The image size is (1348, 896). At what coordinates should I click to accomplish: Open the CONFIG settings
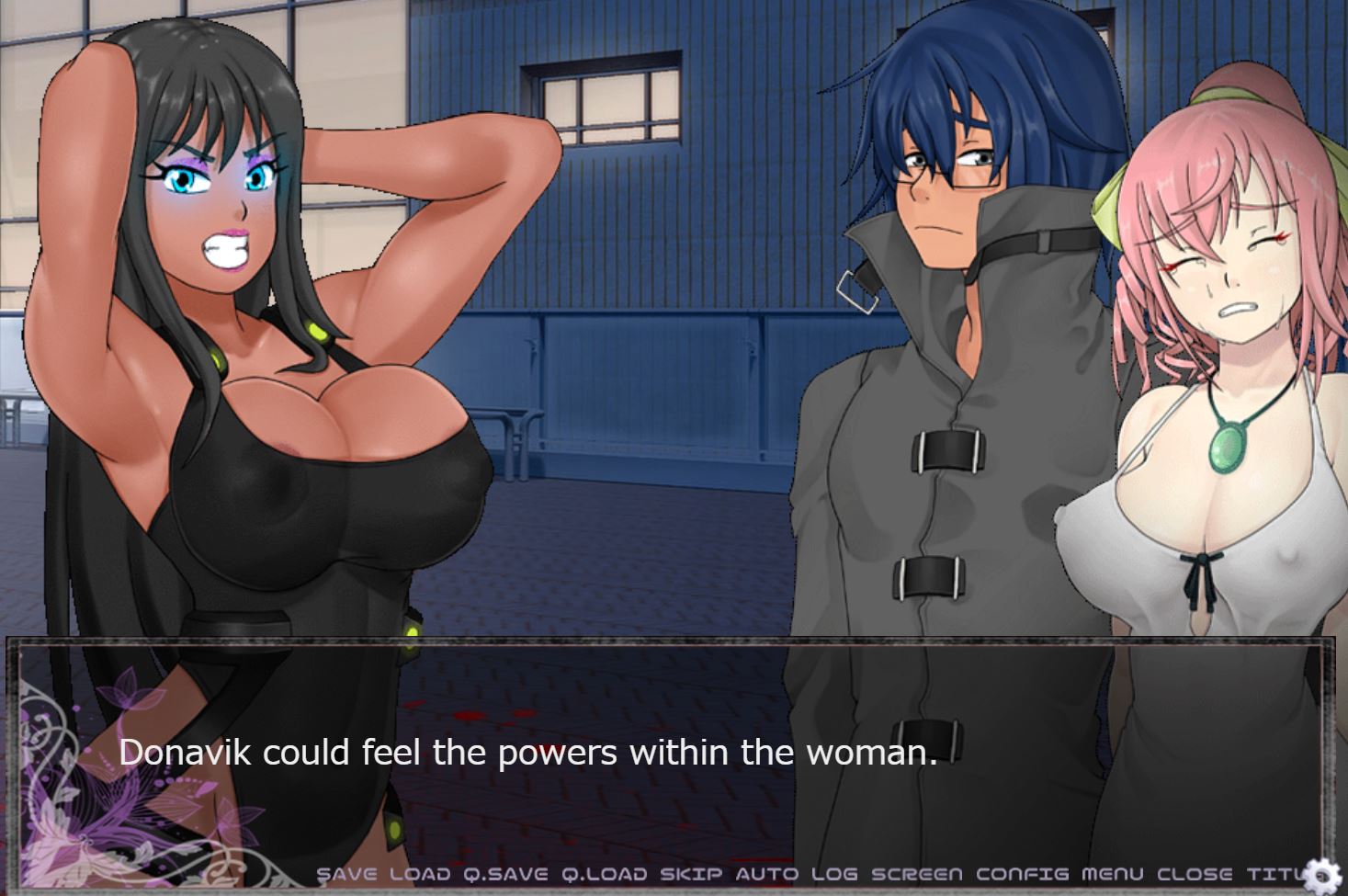pos(1022,874)
